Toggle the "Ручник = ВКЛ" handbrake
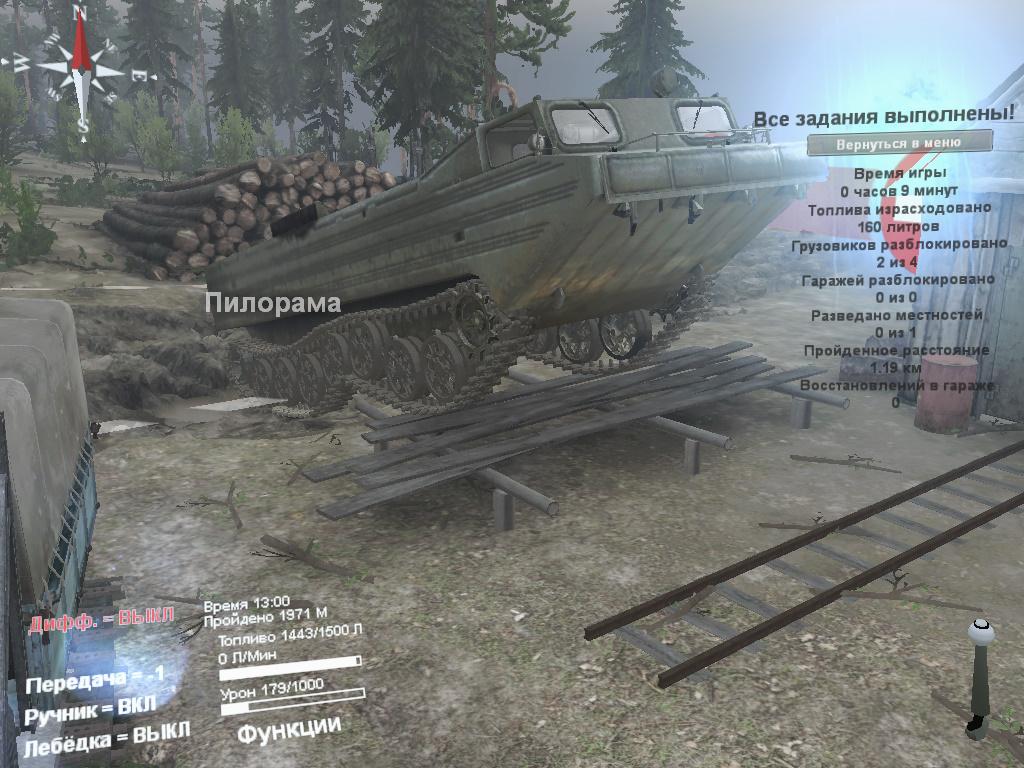Viewport: 1024px width, 768px height. coord(91,709)
